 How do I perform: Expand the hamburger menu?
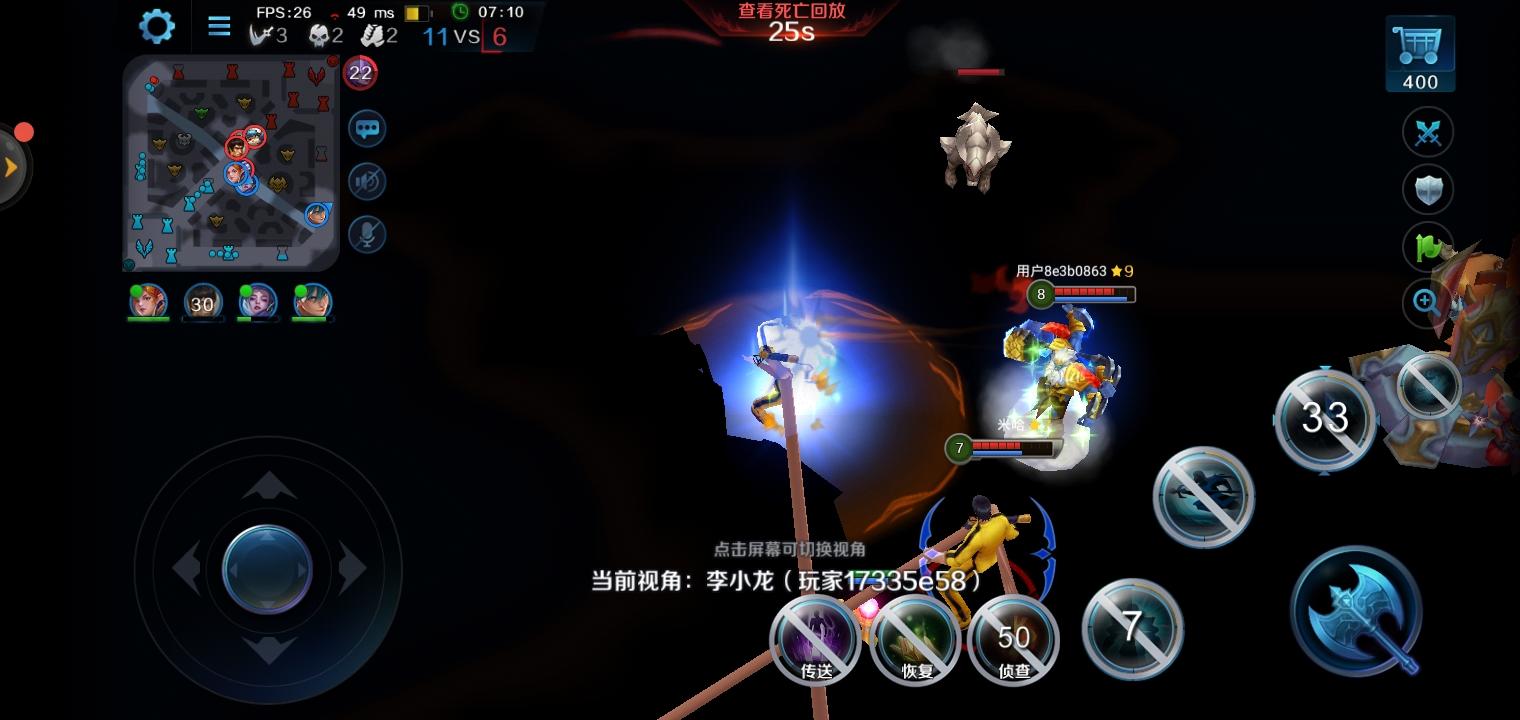(218, 26)
